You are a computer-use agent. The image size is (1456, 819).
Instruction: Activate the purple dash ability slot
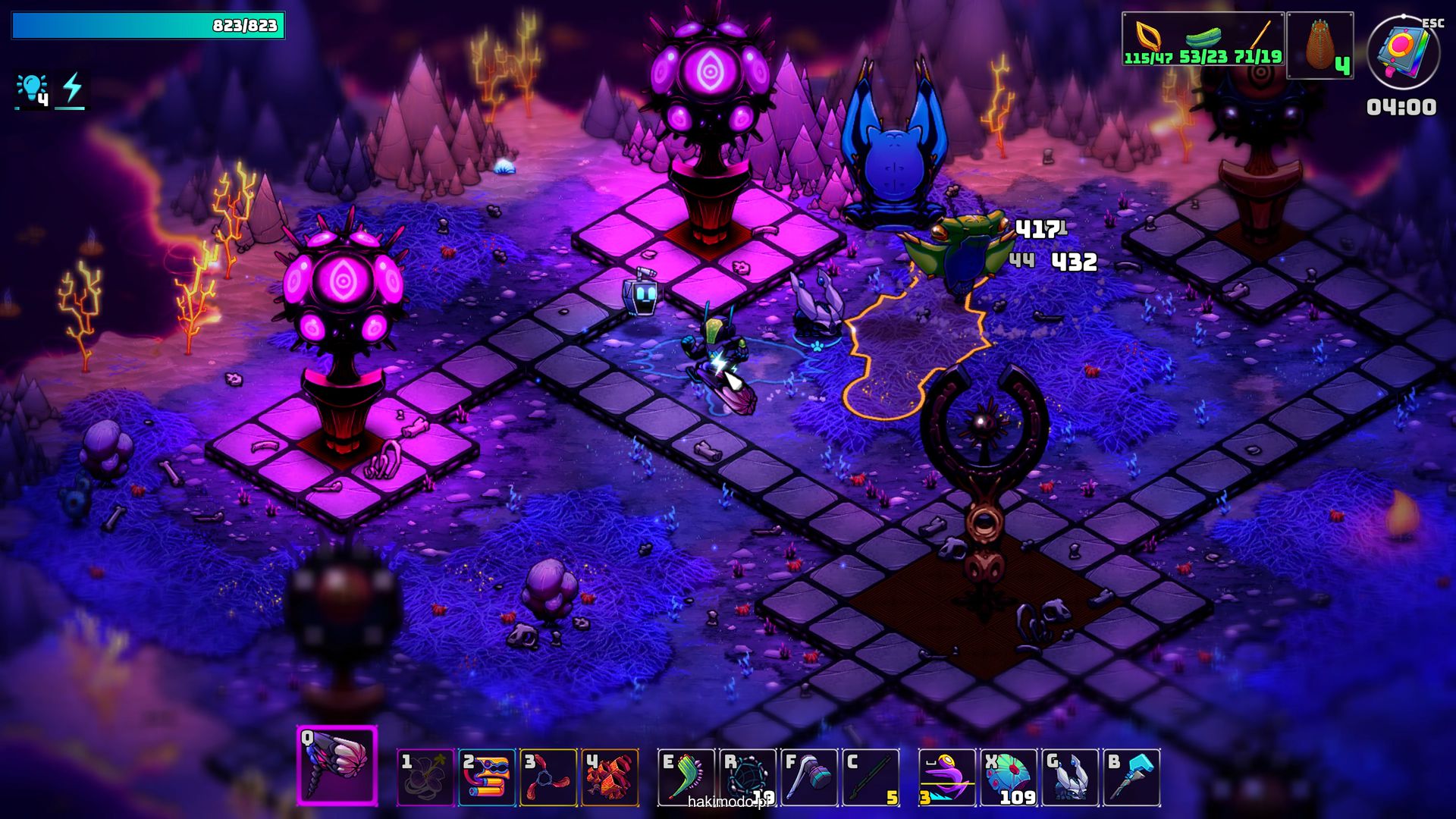(x=946, y=777)
